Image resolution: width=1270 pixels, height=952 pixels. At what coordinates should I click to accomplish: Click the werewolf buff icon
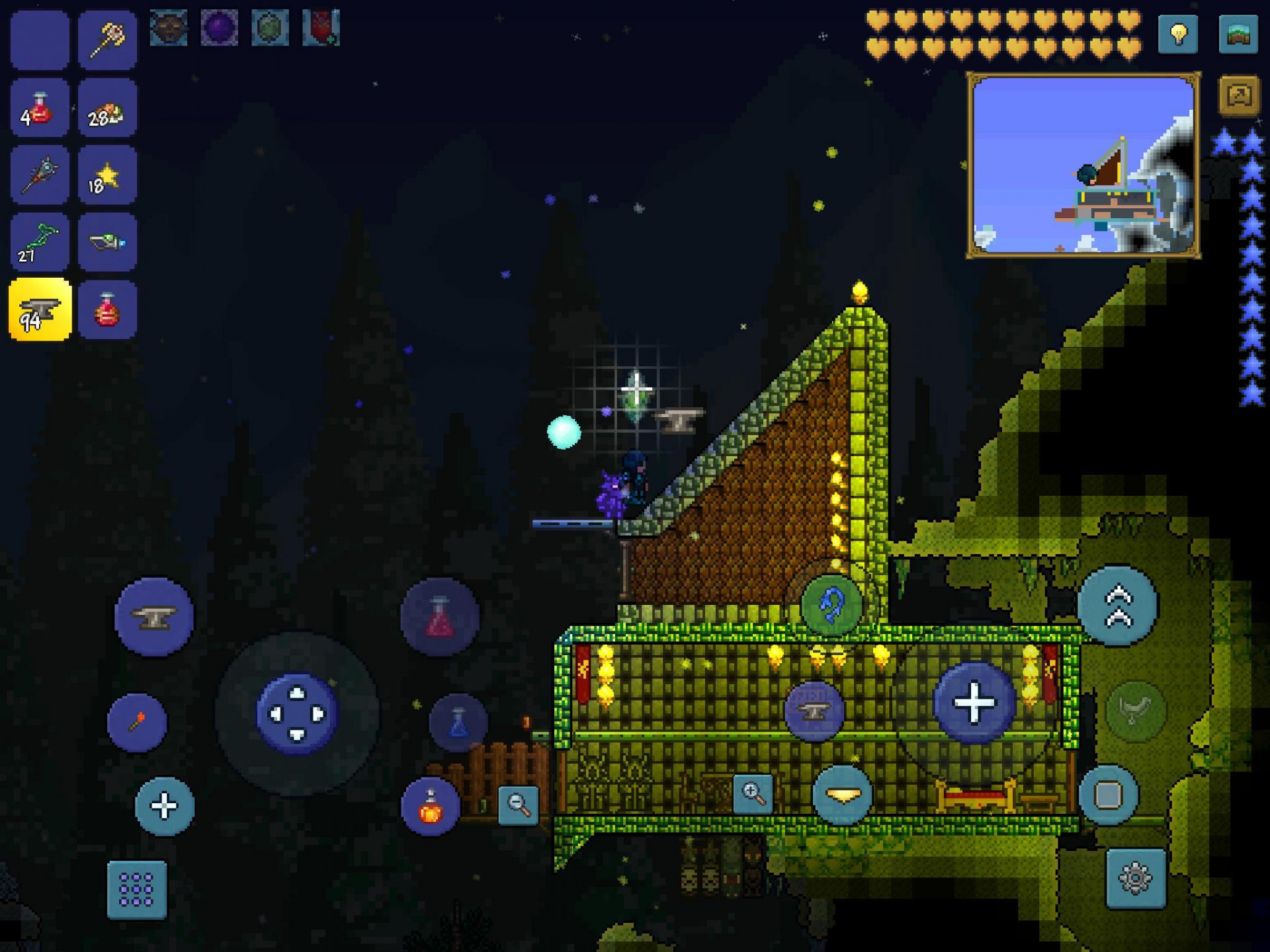(169, 28)
